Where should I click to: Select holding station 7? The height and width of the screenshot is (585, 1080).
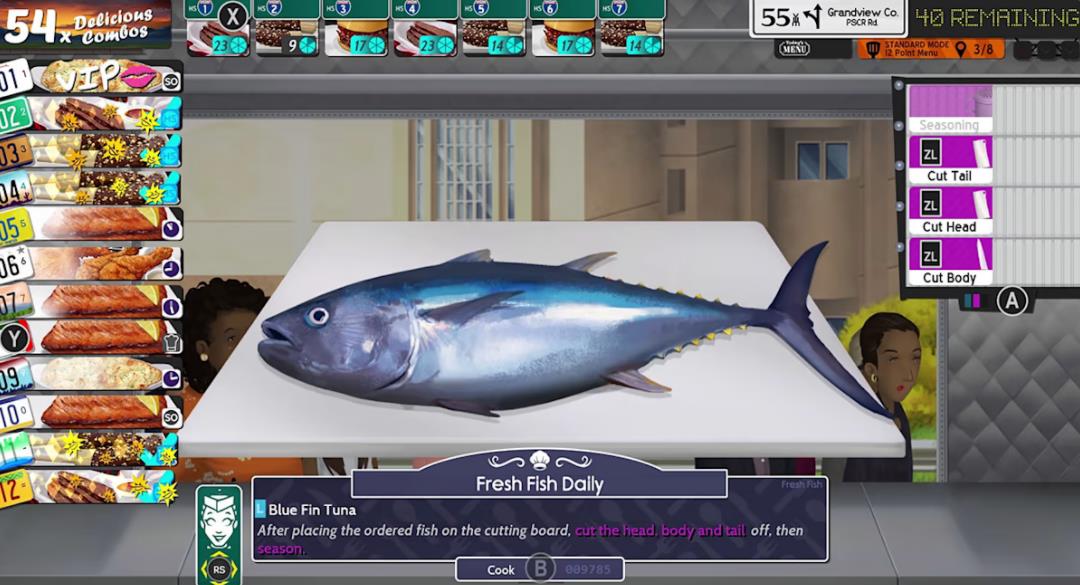coord(631,37)
